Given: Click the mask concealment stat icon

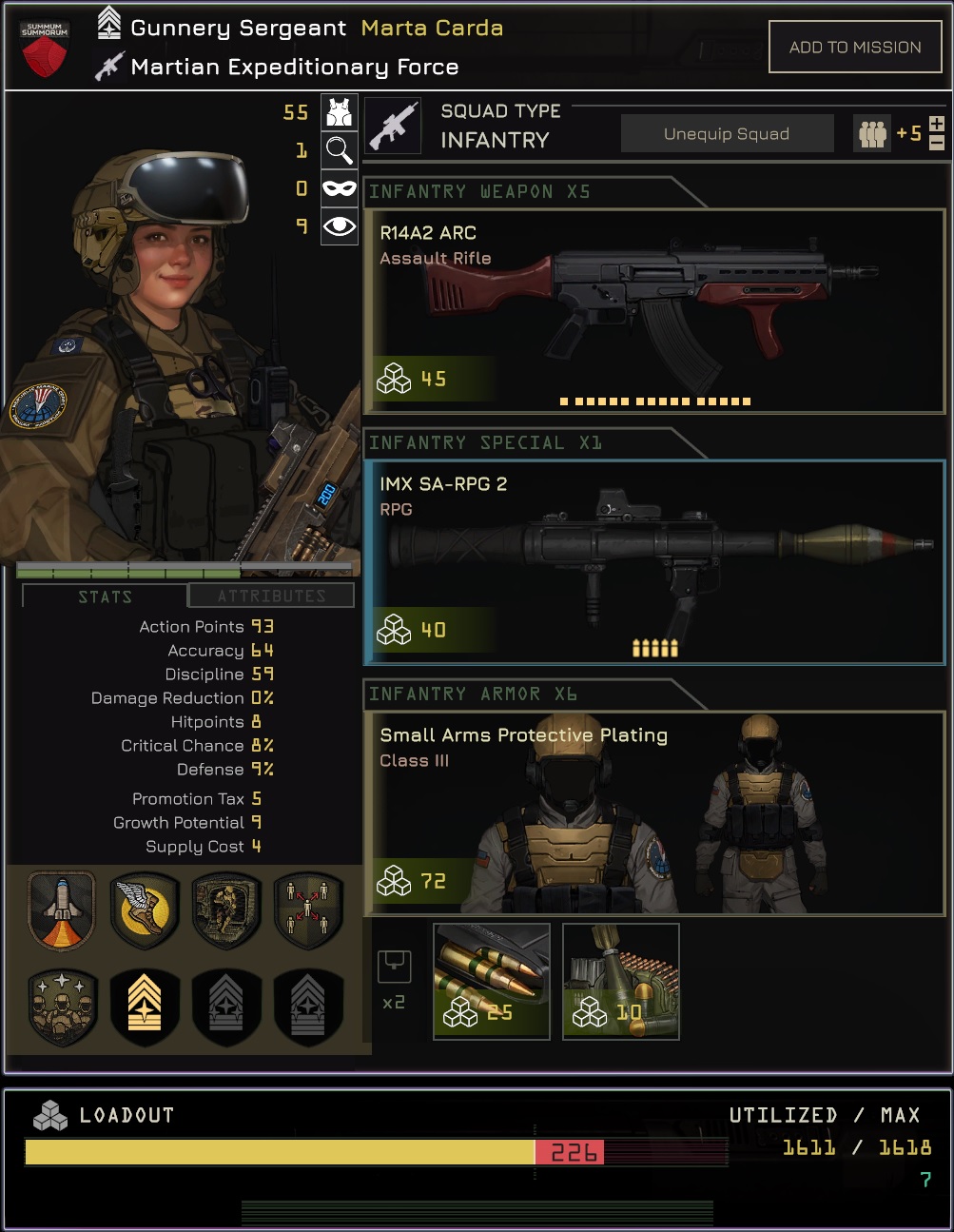Looking at the screenshot, I should [340, 188].
